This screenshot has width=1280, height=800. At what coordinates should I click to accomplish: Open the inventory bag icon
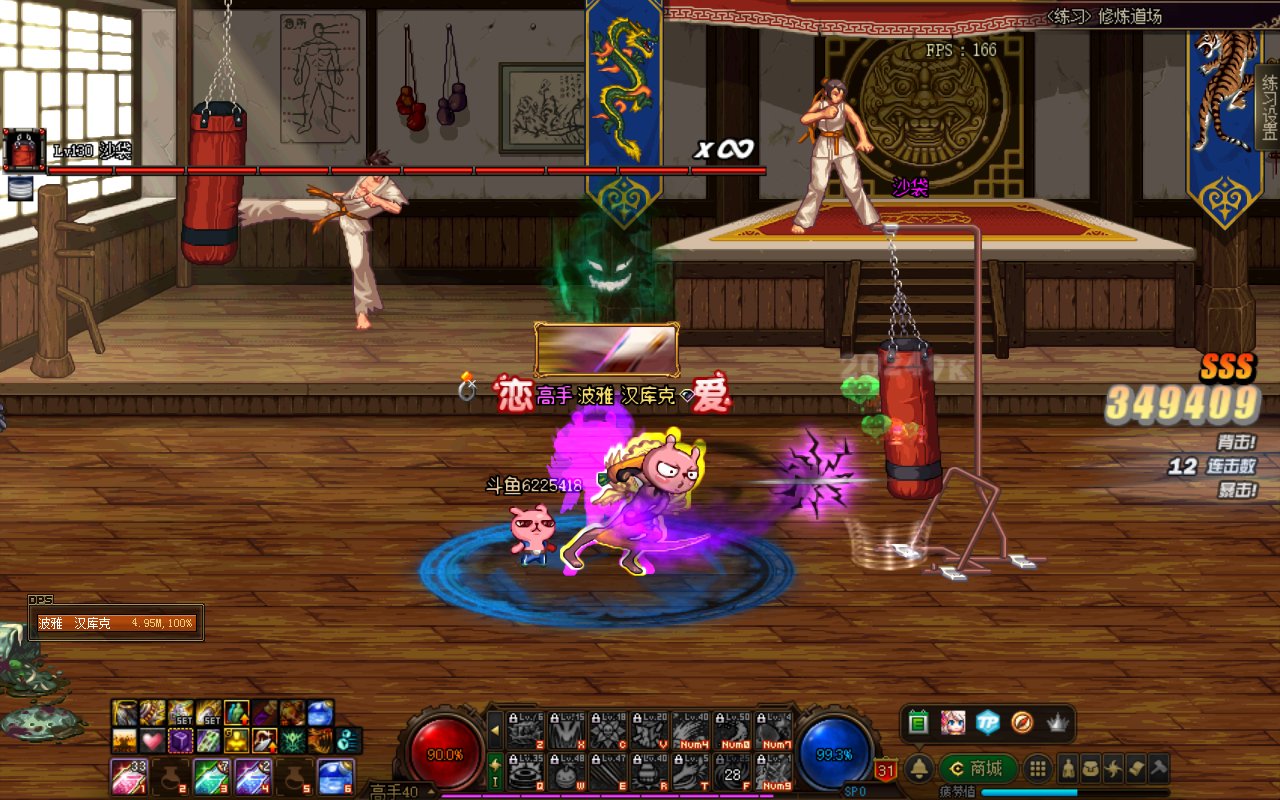coord(1091,768)
